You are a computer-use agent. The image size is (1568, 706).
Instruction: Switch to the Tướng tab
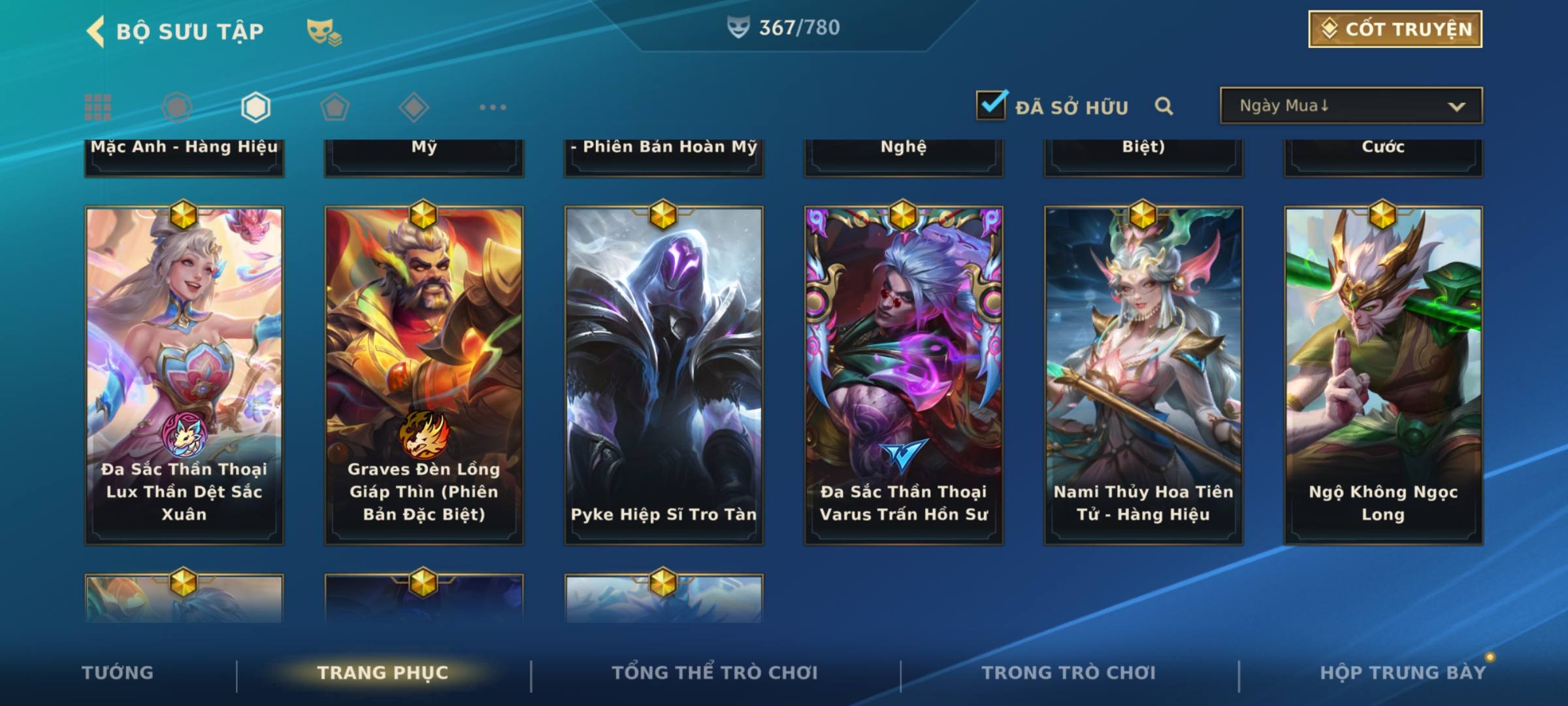coord(118,673)
